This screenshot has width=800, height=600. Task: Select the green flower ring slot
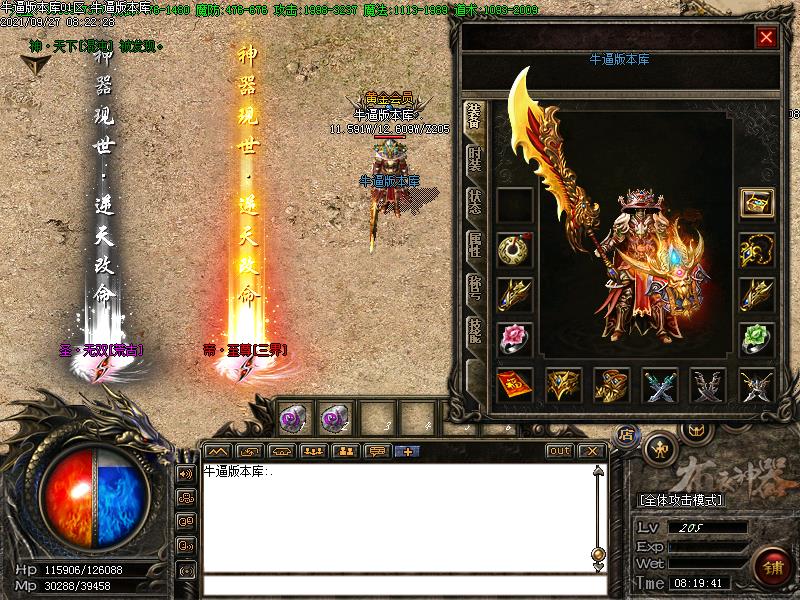(756, 337)
